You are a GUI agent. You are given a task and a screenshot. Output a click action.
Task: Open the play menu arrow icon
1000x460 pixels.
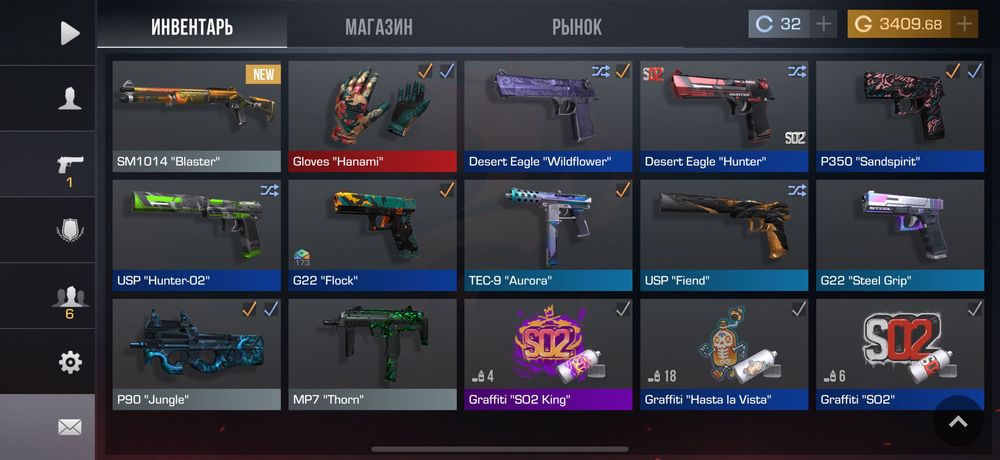point(69,33)
